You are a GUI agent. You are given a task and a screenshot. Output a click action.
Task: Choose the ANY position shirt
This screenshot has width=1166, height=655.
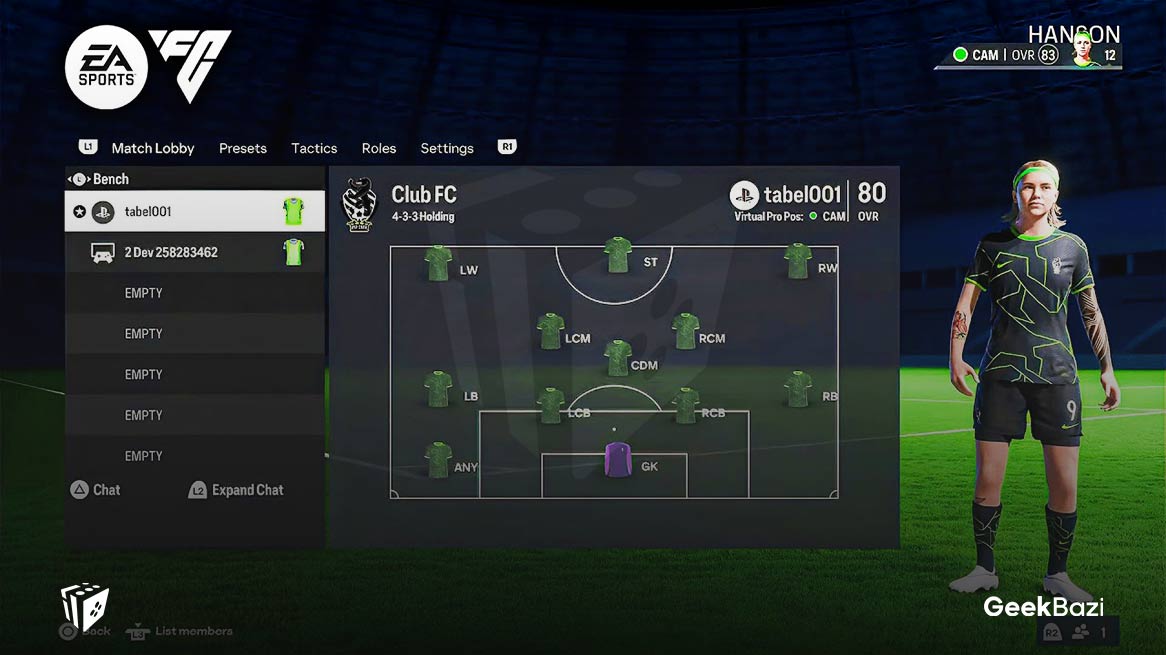pos(438,460)
